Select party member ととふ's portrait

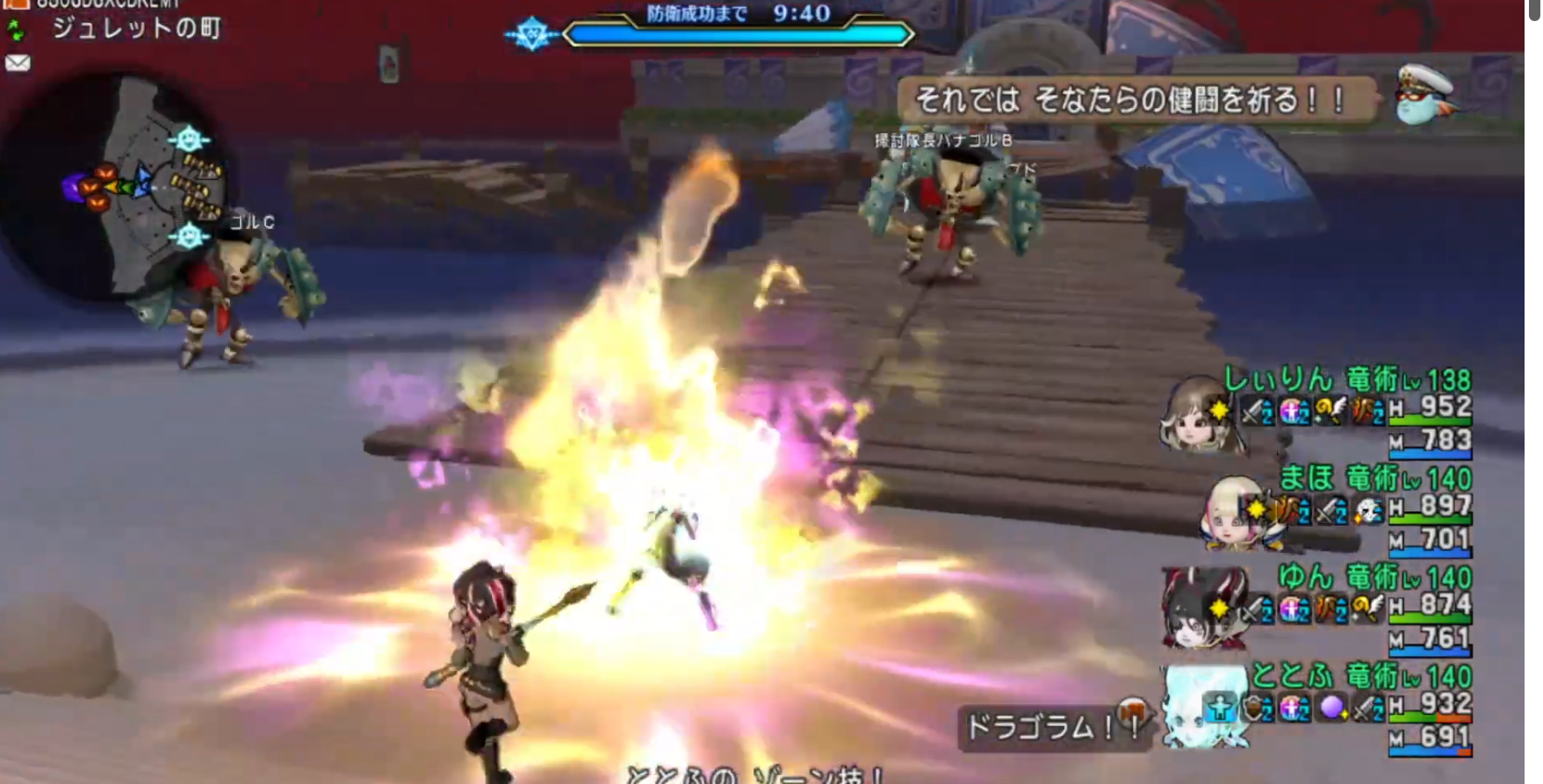(x=1203, y=705)
